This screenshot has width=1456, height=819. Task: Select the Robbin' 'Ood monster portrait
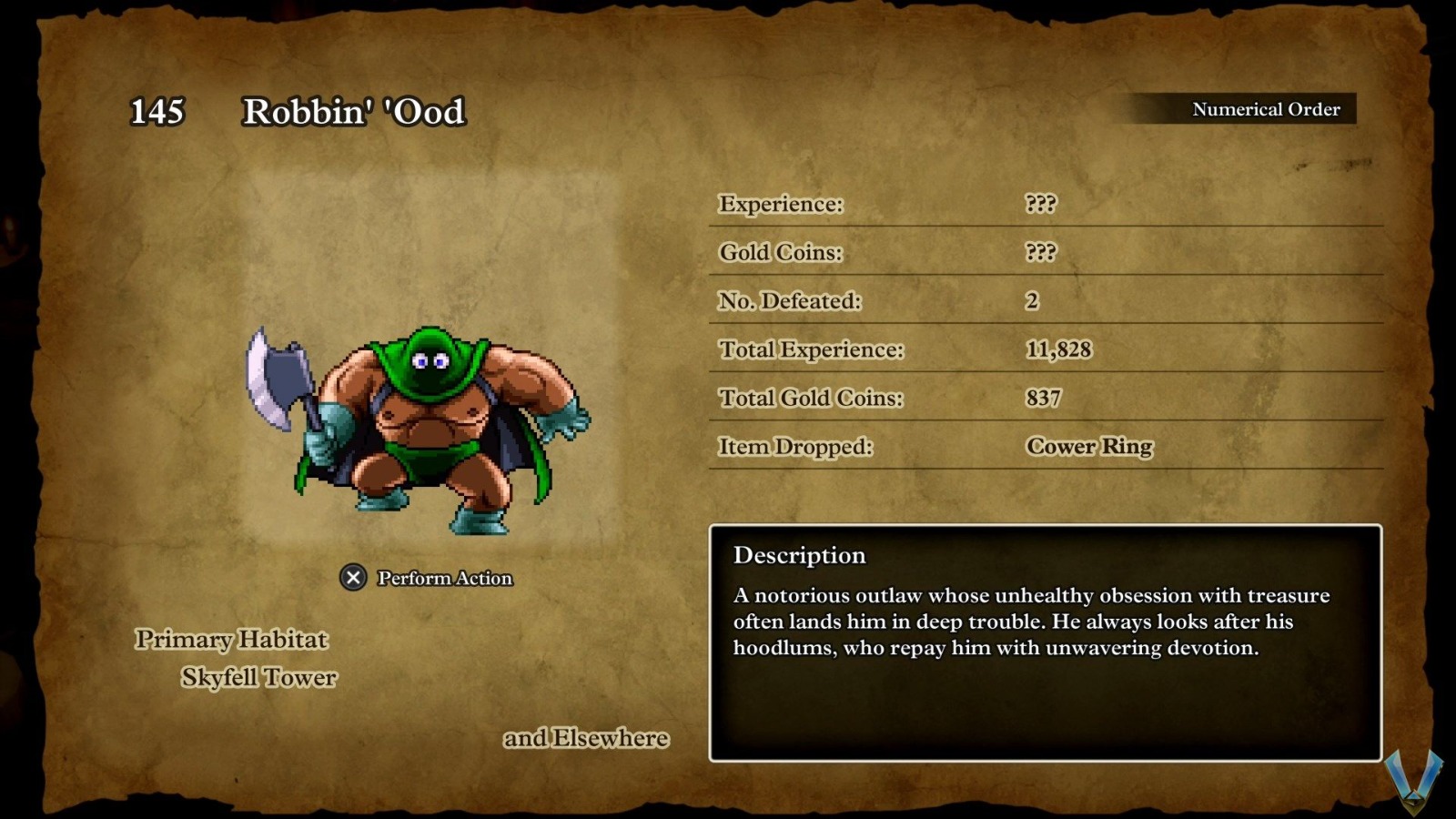(x=419, y=430)
